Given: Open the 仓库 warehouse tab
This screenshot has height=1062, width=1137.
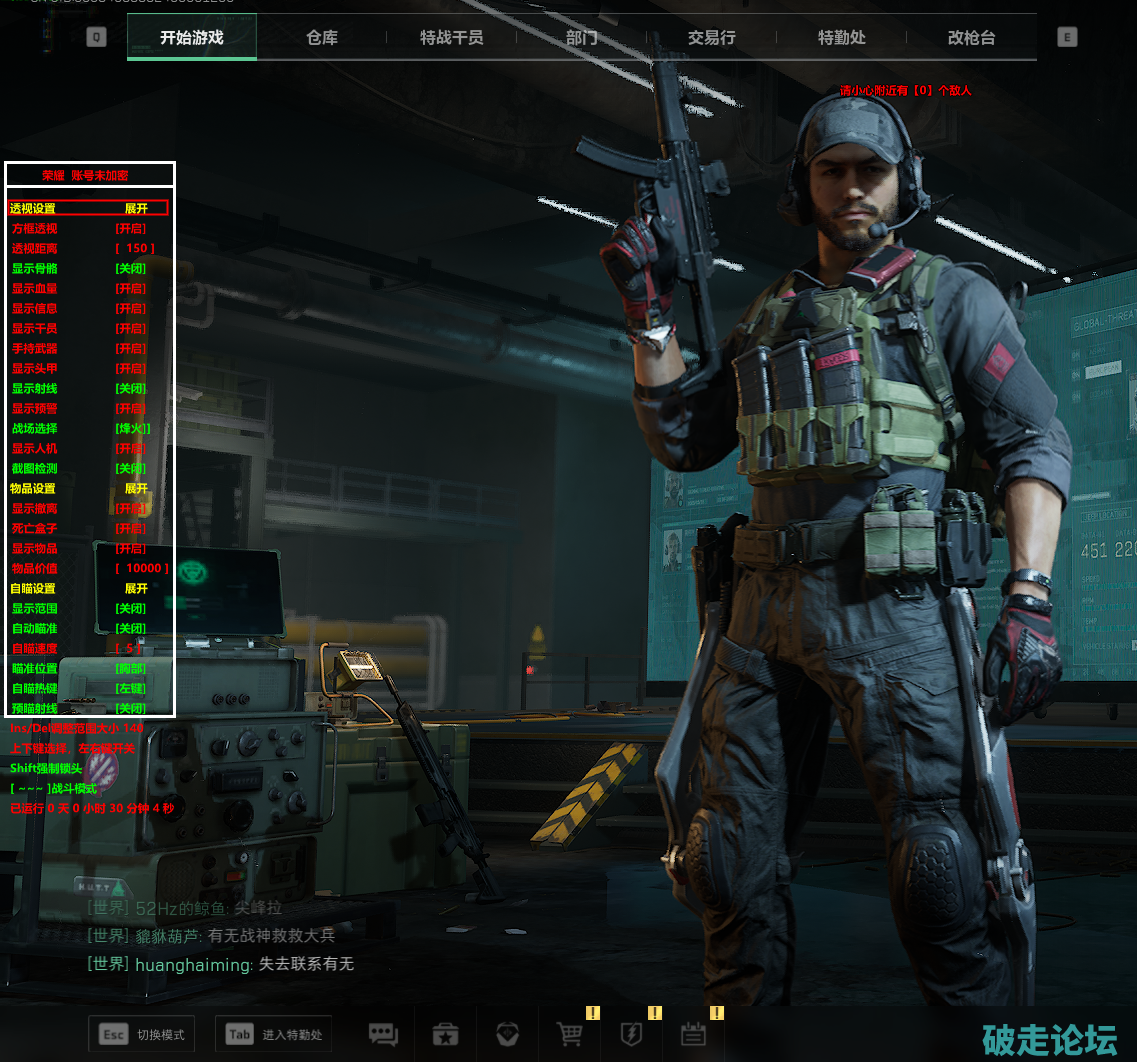Looking at the screenshot, I should click(x=322, y=38).
